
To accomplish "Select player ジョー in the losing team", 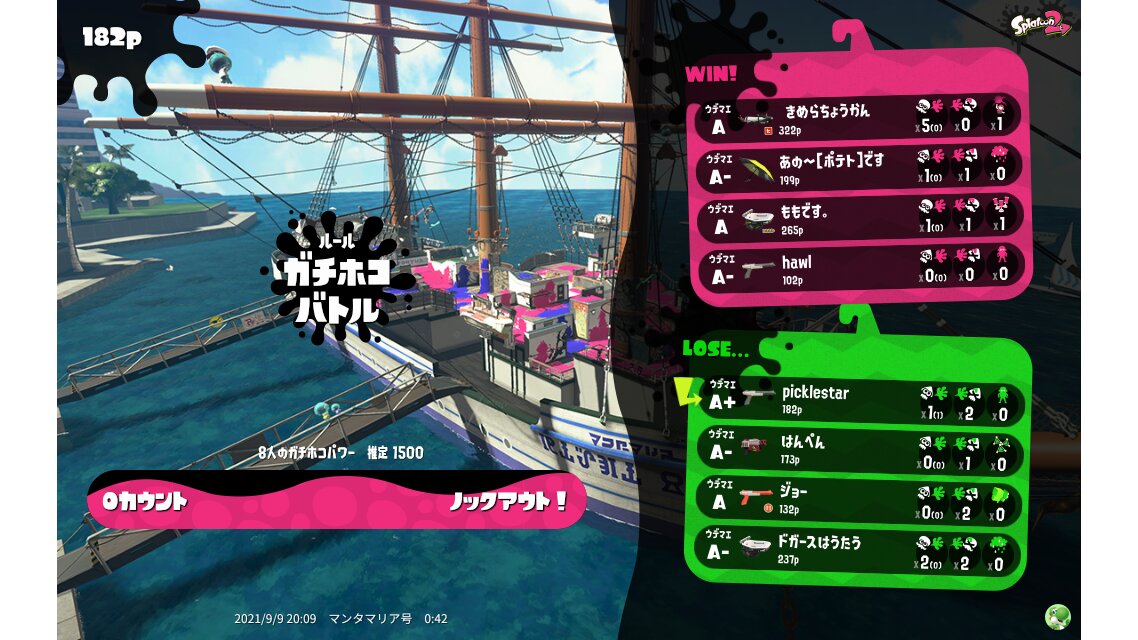I will tap(858, 501).
